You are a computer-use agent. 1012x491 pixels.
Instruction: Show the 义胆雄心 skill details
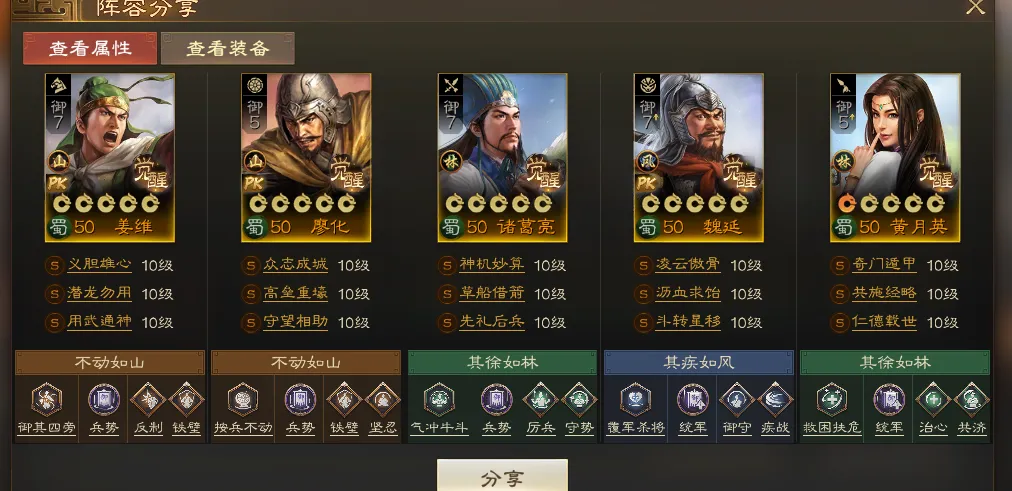coord(99,266)
